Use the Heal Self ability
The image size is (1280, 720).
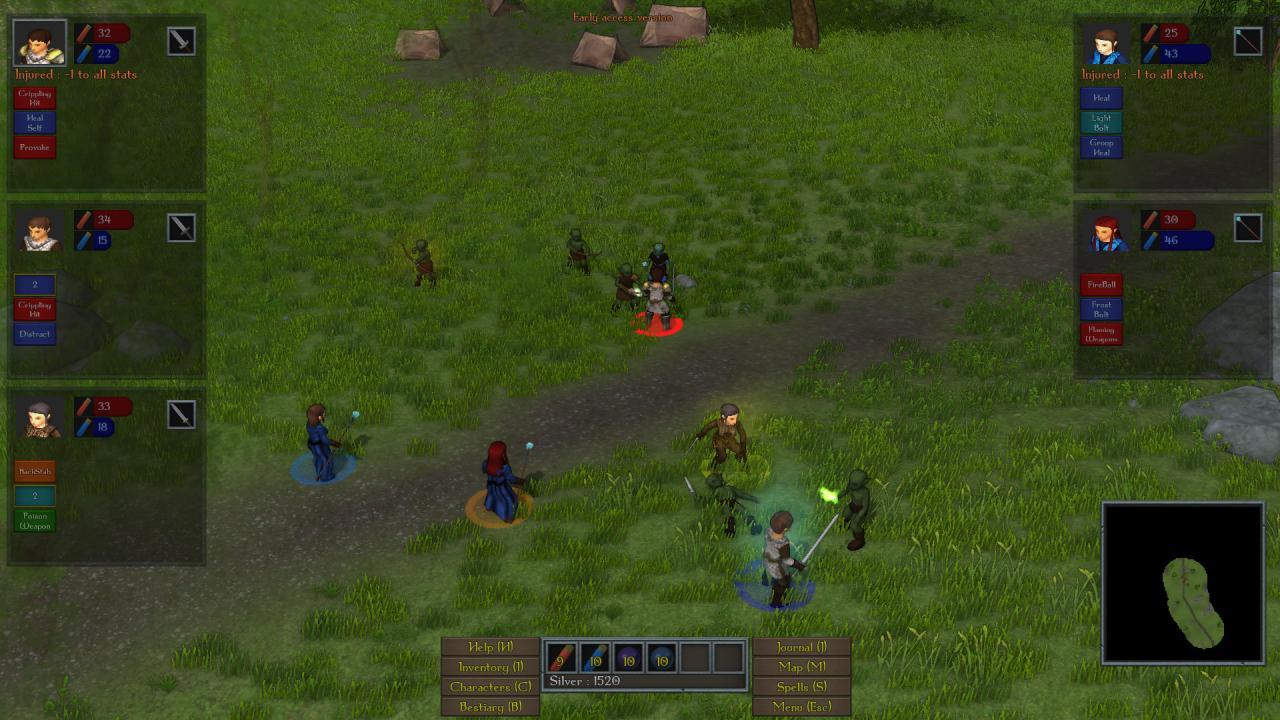[34, 124]
